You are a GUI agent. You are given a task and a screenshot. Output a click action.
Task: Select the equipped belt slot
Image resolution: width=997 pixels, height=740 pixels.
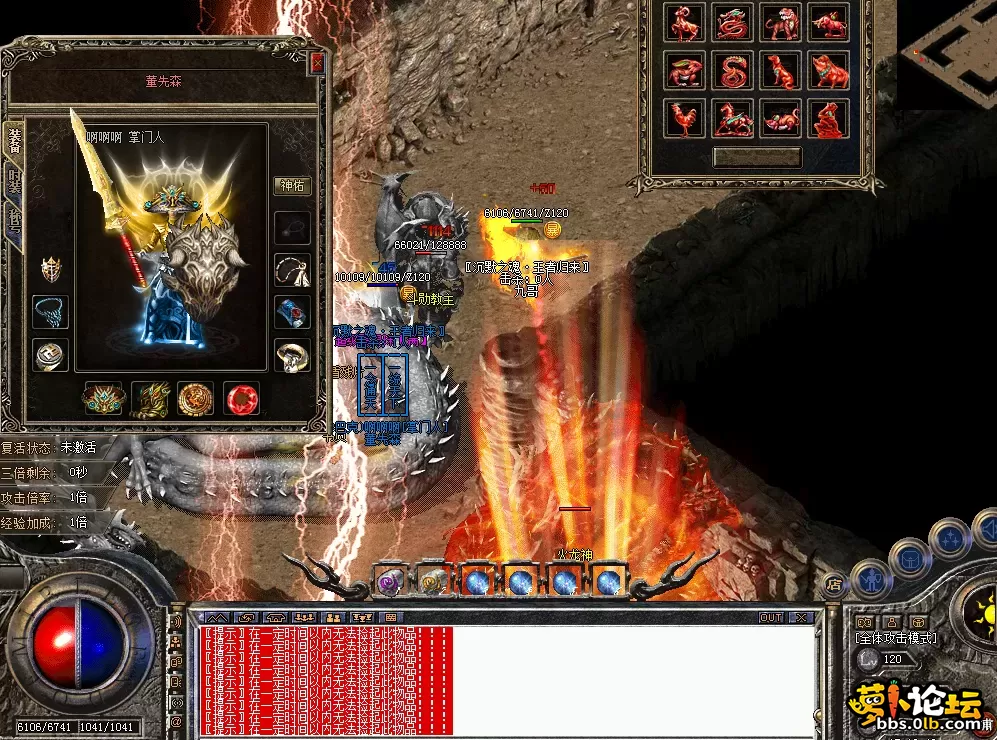tap(102, 398)
